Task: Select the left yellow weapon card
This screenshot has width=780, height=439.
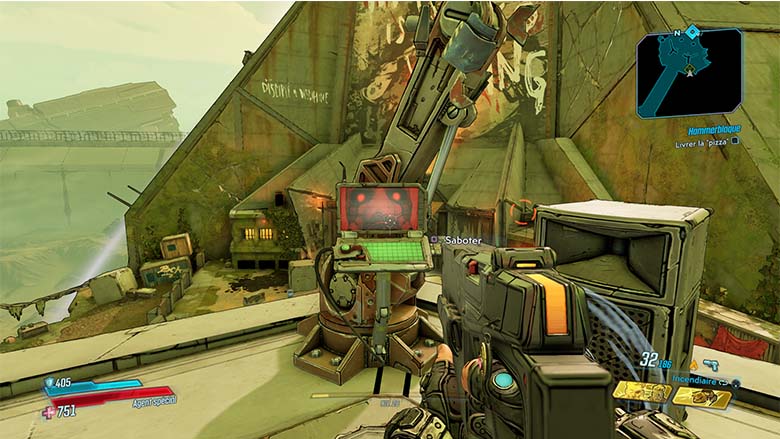Action: click(x=641, y=392)
